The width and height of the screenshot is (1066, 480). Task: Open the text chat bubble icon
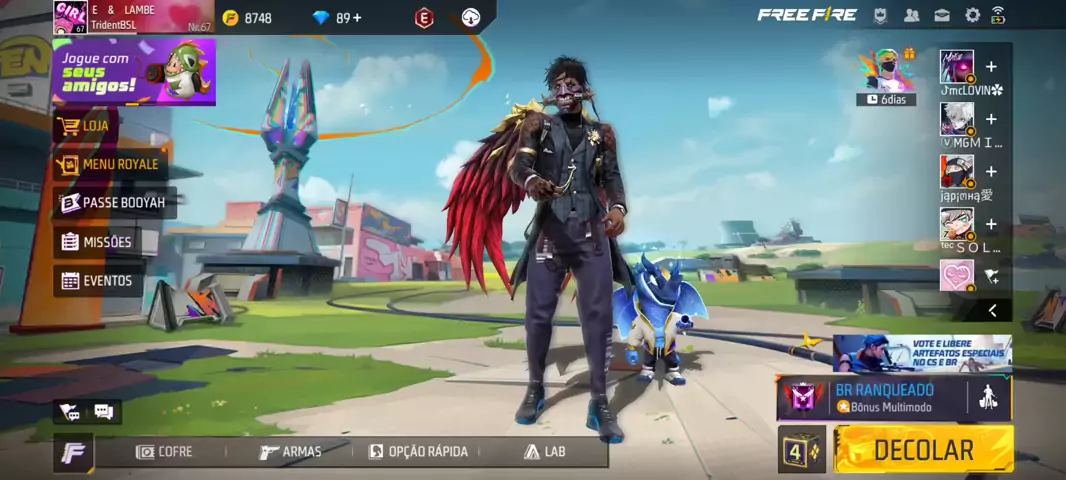[x=103, y=412]
